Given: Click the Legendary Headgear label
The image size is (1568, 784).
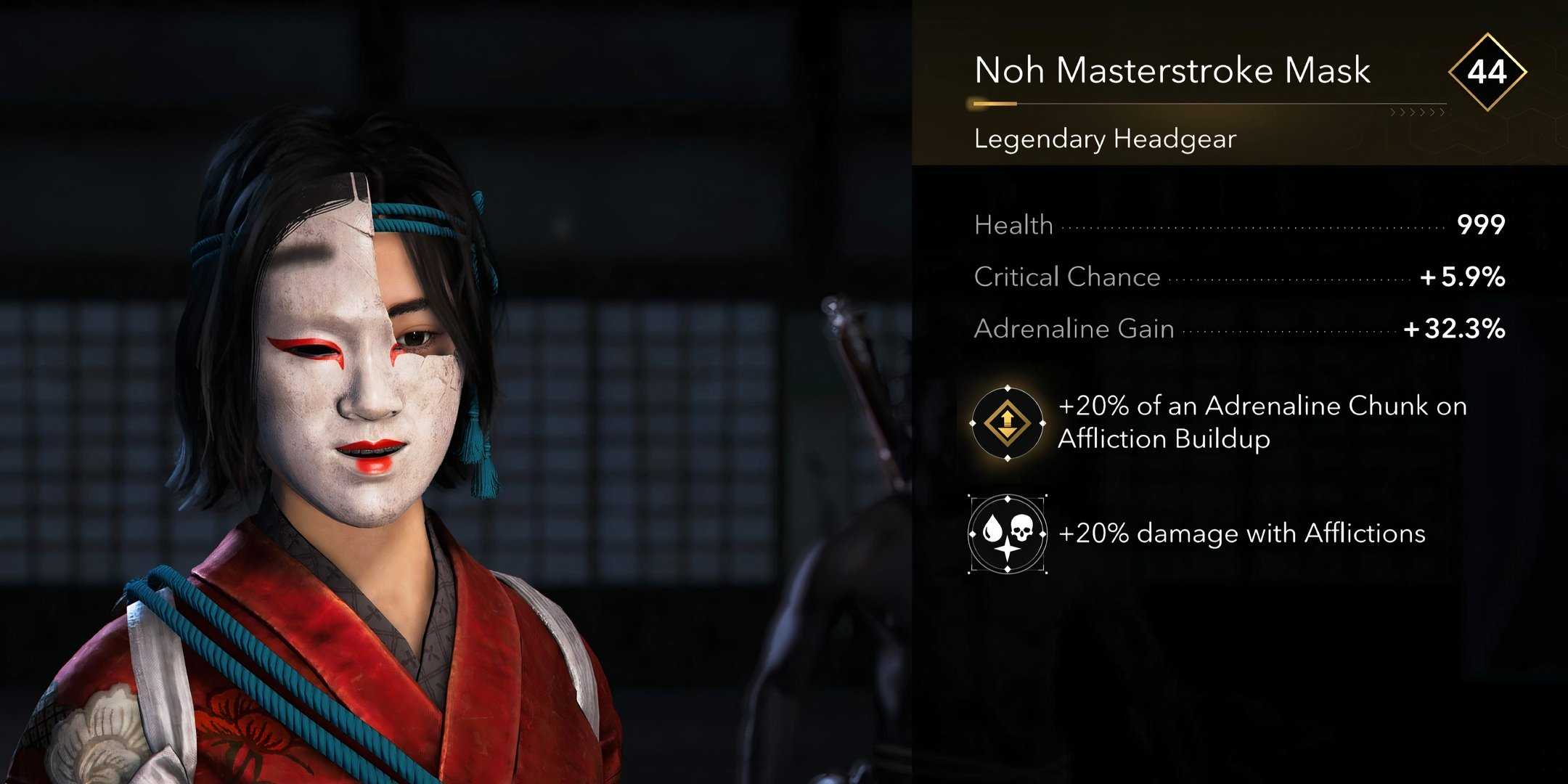Looking at the screenshot, I should 1103,139.
